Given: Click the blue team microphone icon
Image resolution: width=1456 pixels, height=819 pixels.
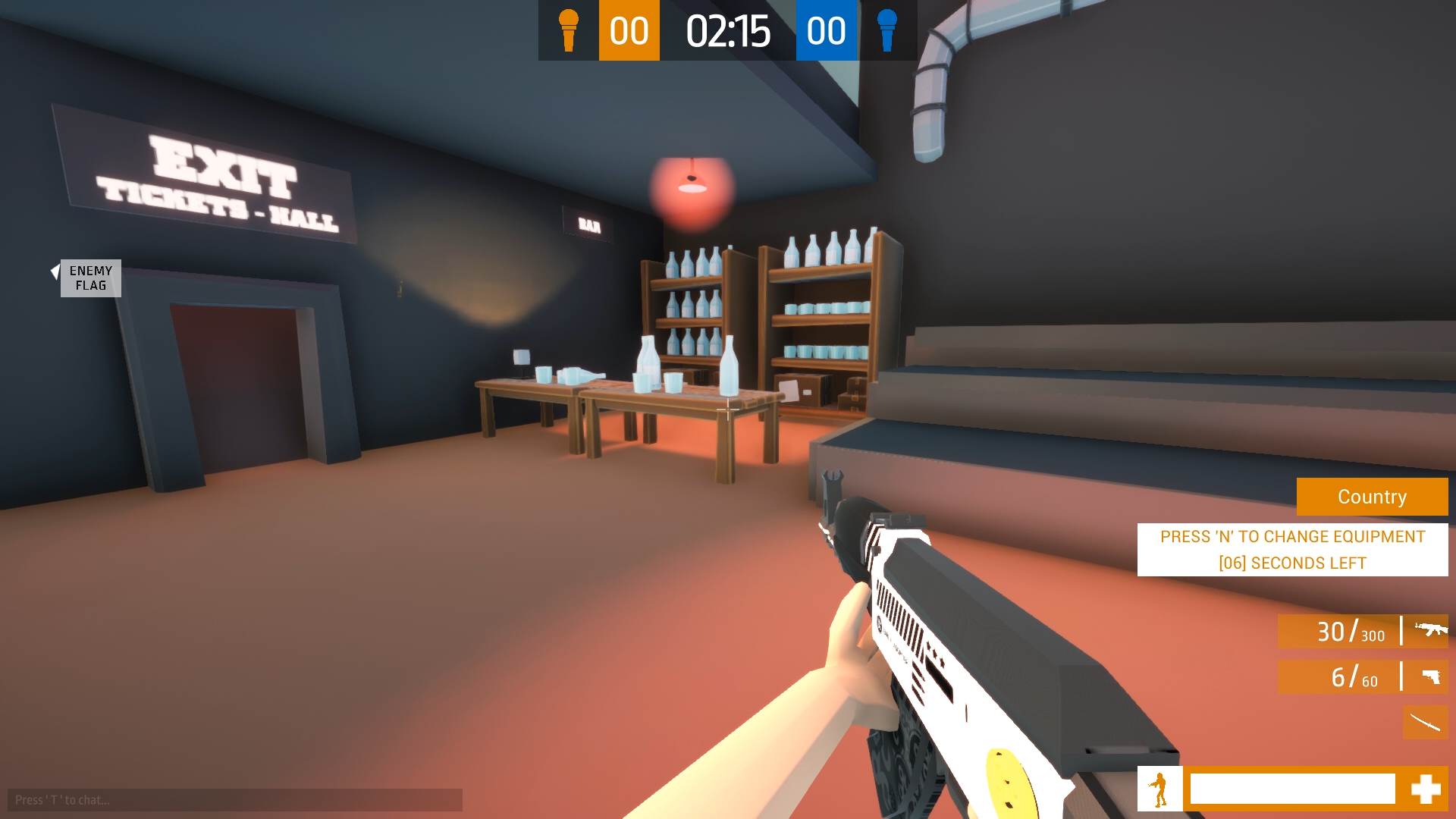Looking at the screenshot, I should point(886,30).
